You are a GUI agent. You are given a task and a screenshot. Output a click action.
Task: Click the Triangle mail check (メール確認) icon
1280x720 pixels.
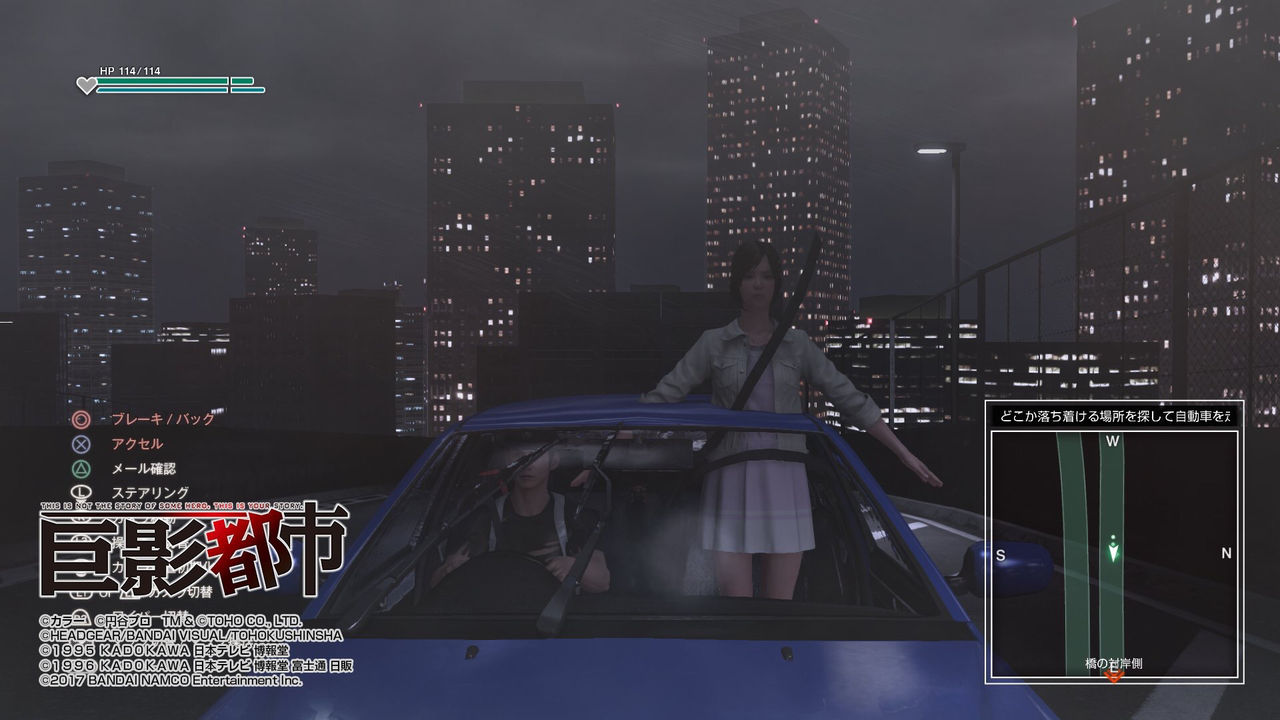(x=83, y=467)
